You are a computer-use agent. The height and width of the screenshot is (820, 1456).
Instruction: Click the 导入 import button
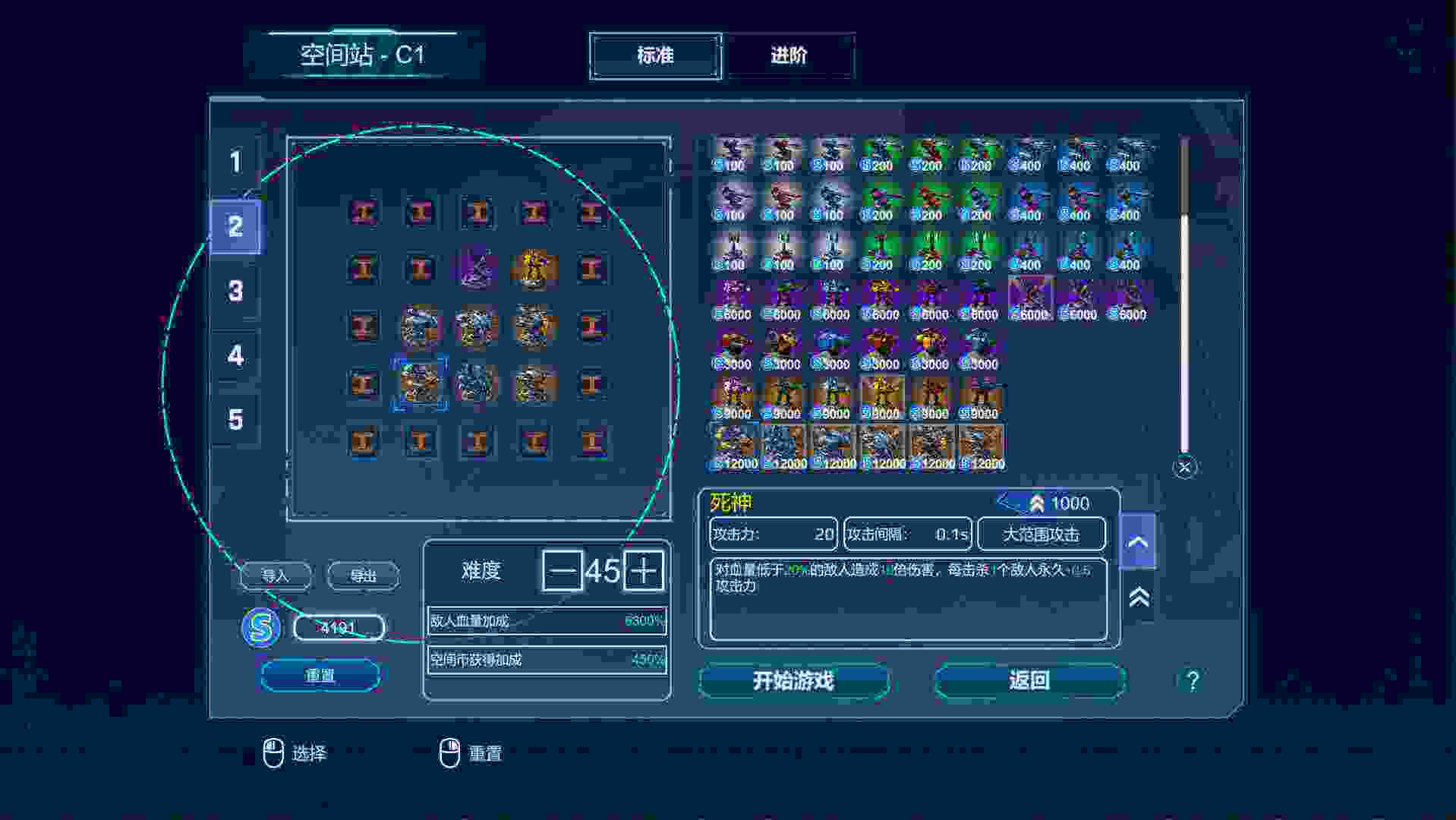276,576
